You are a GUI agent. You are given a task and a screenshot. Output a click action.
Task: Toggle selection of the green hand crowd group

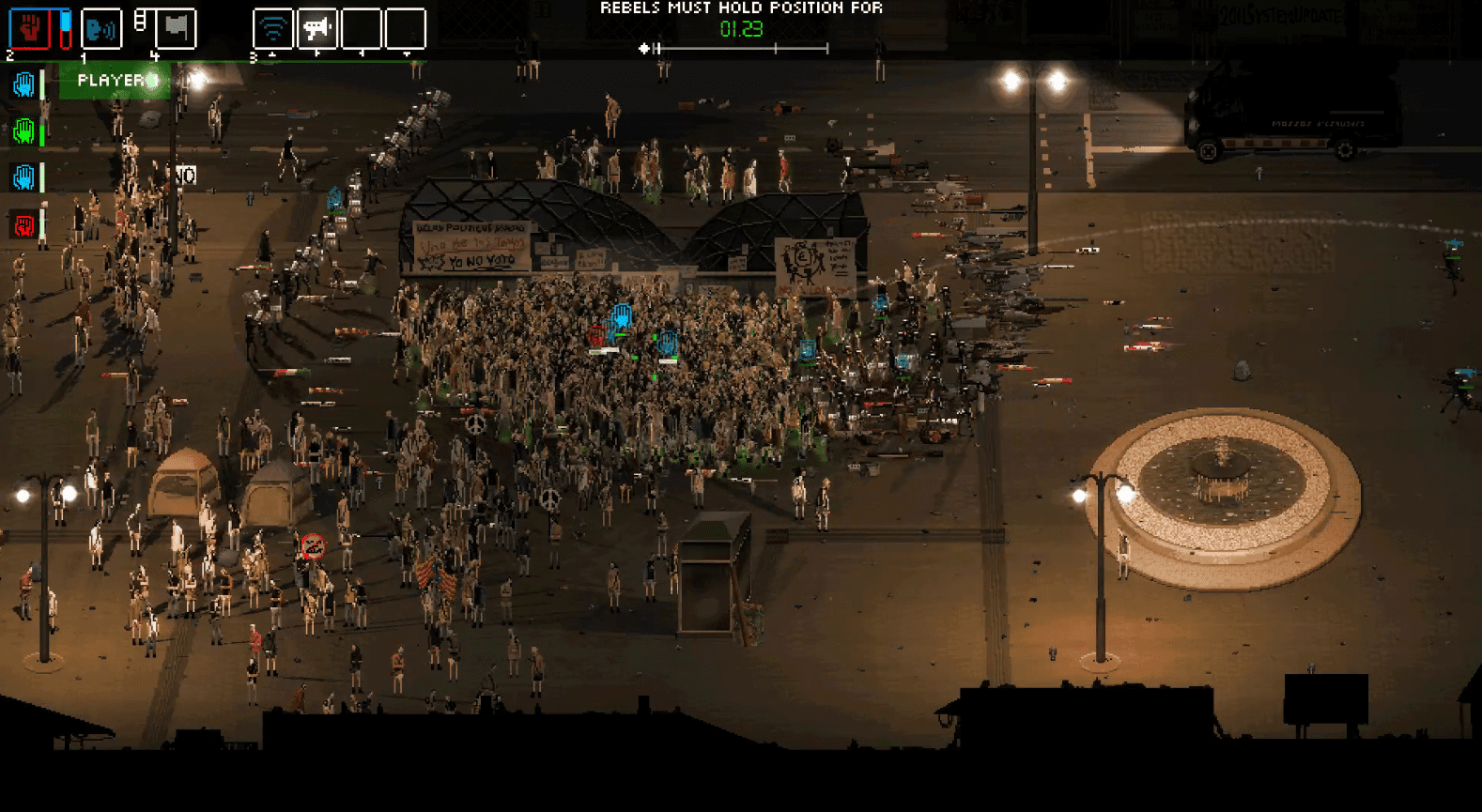point(23,131)
